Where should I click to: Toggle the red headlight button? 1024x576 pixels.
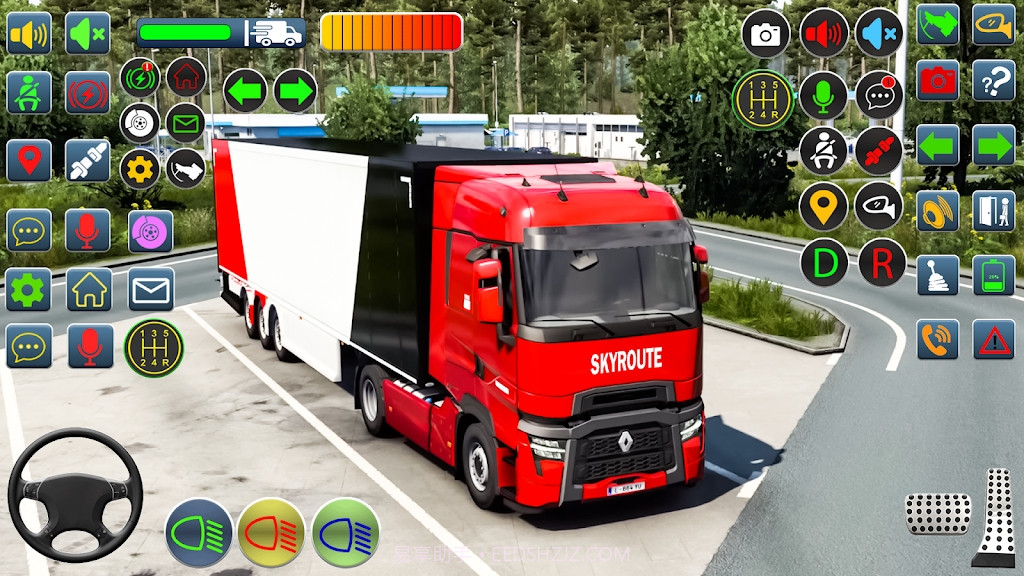tap(271, 532)
